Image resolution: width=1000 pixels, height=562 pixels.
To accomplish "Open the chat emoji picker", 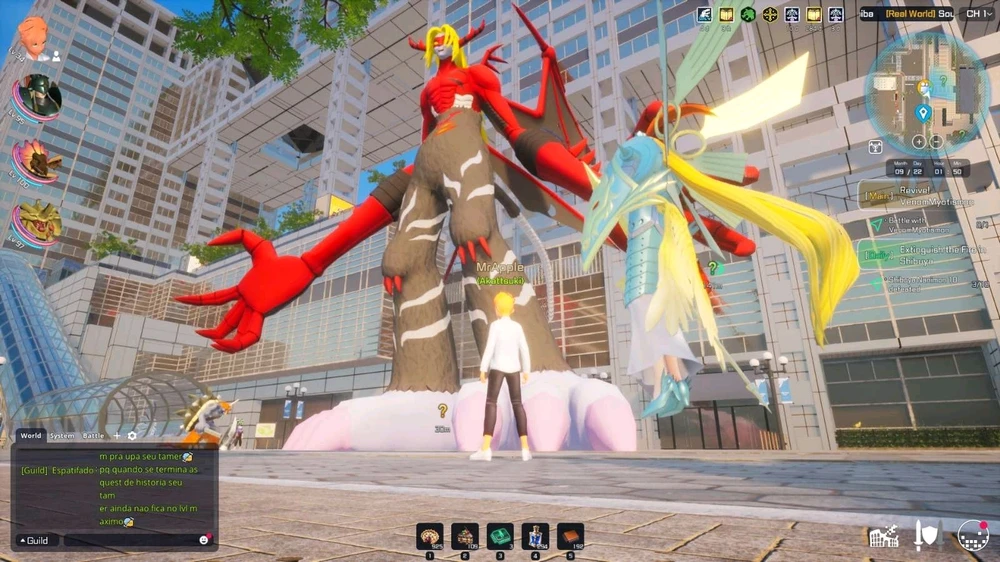I will click(205, 540).
